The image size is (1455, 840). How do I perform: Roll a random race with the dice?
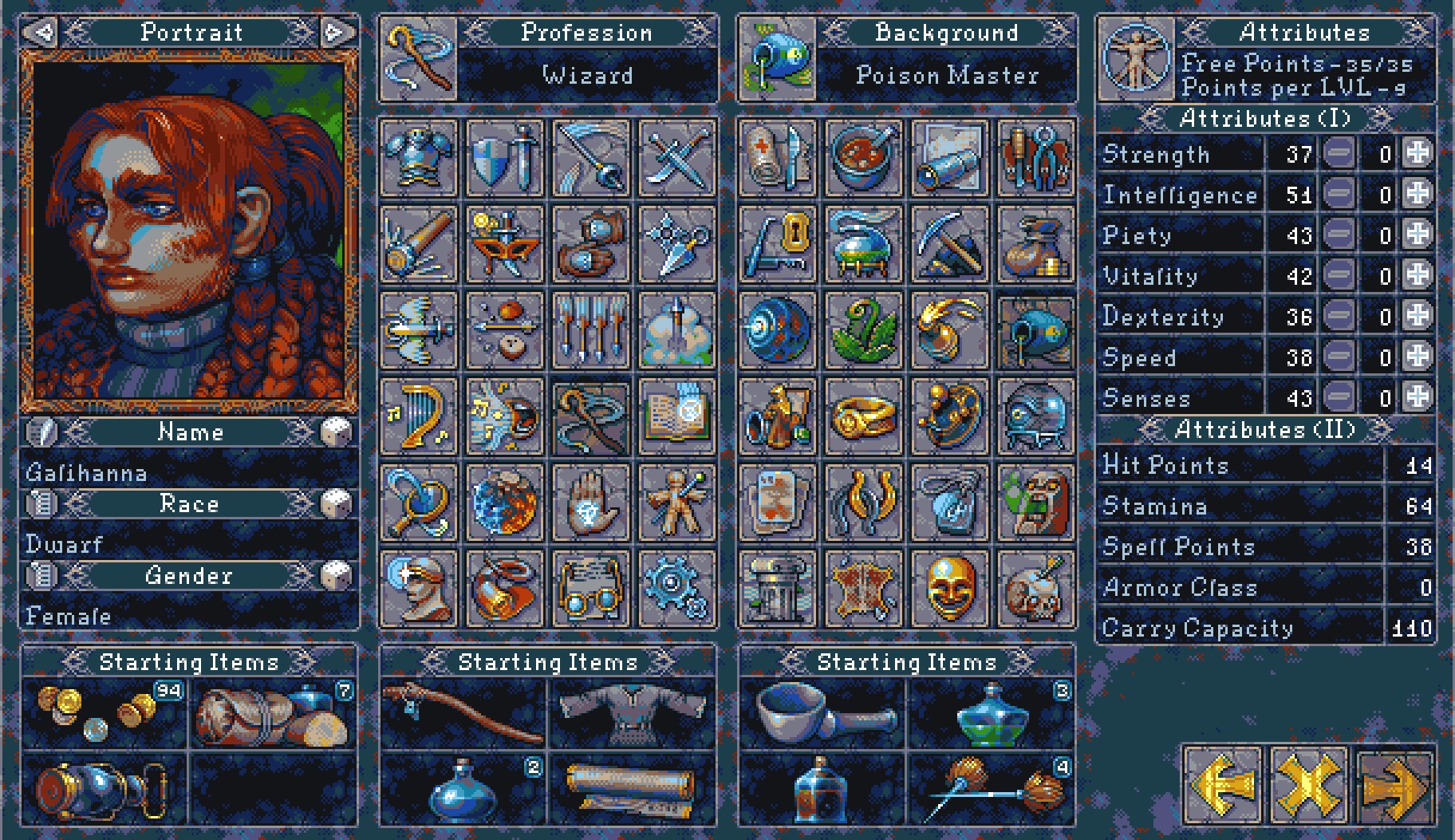pyautogui.click(x=336, y=503)
